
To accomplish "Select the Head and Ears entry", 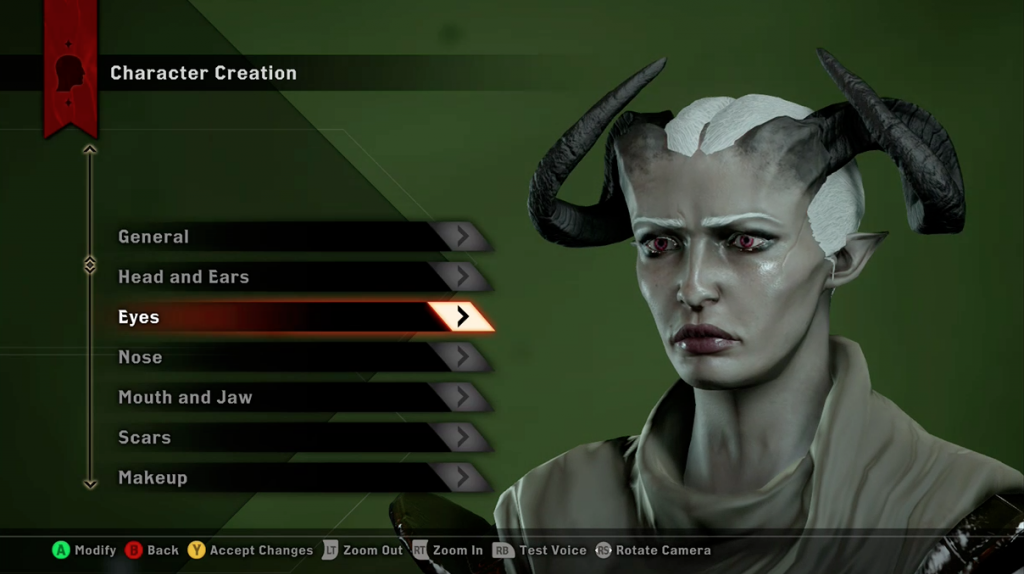I will (300, 277).
